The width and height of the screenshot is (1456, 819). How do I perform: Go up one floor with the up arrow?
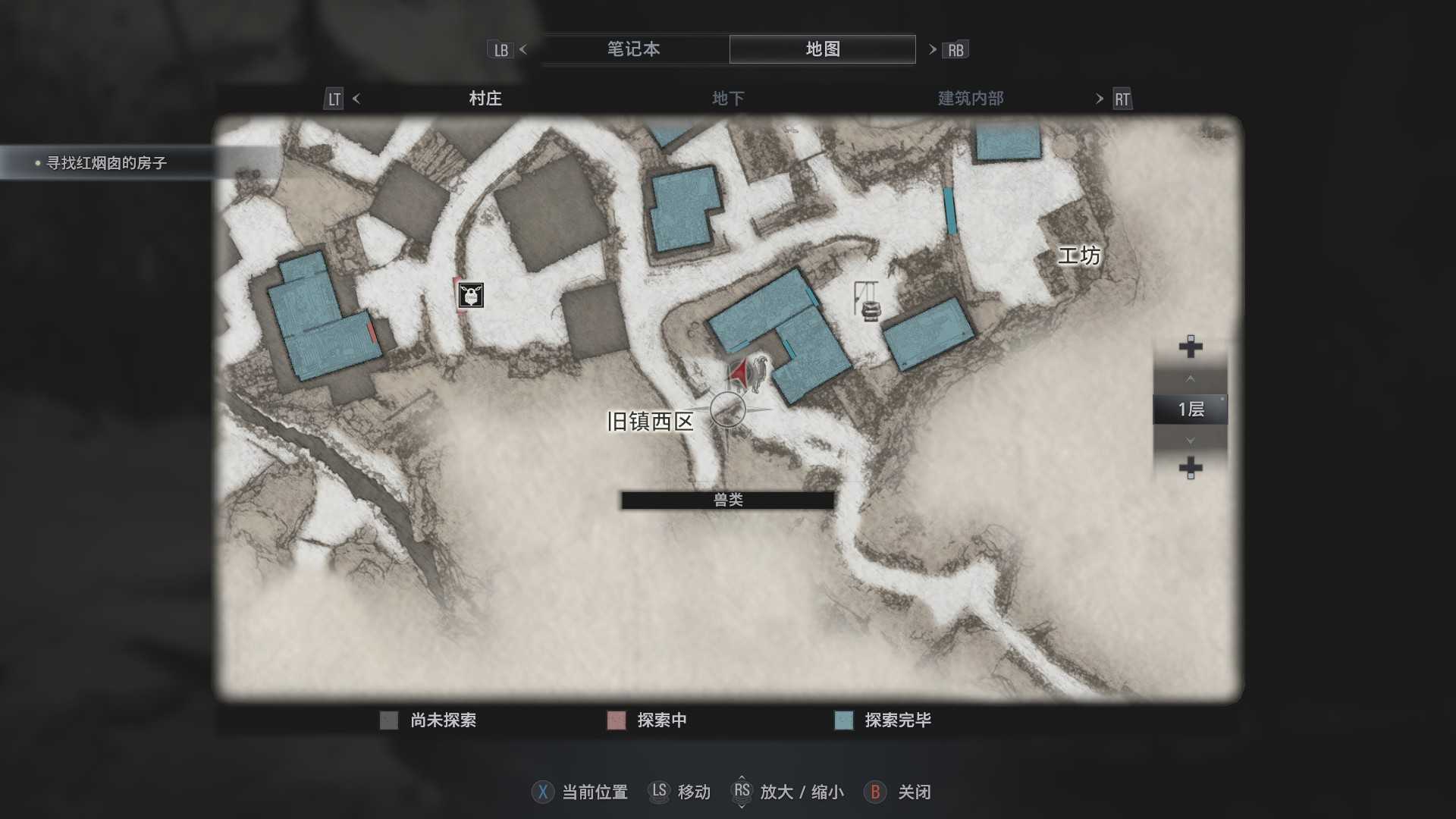point(1190,378)
